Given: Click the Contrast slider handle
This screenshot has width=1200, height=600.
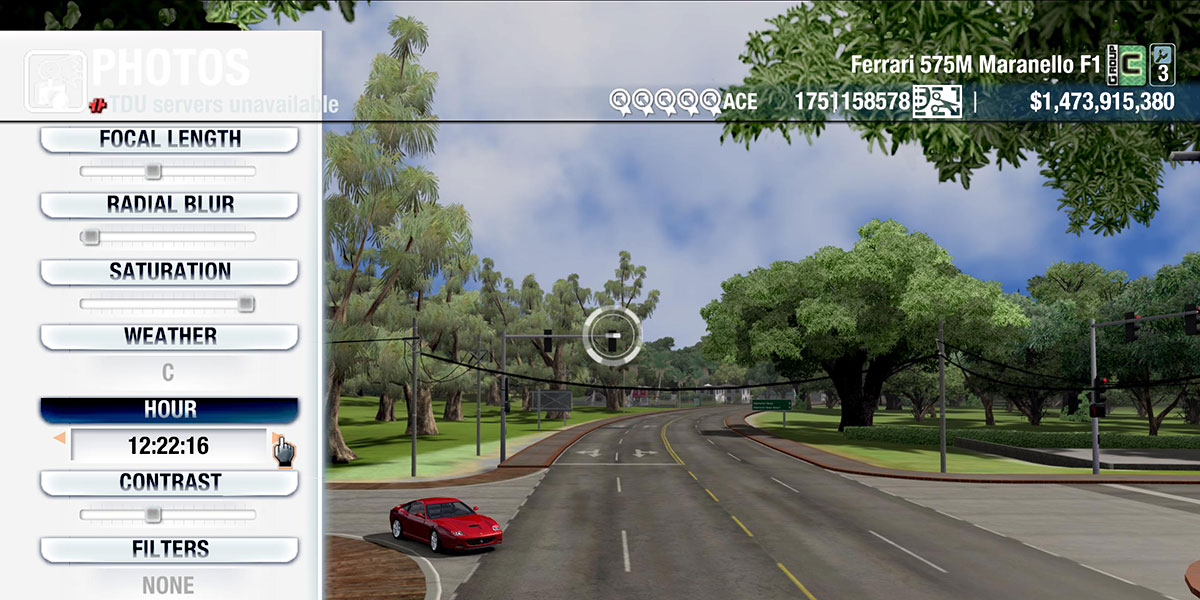Looking at the screenshot, I should coord(152,514).
